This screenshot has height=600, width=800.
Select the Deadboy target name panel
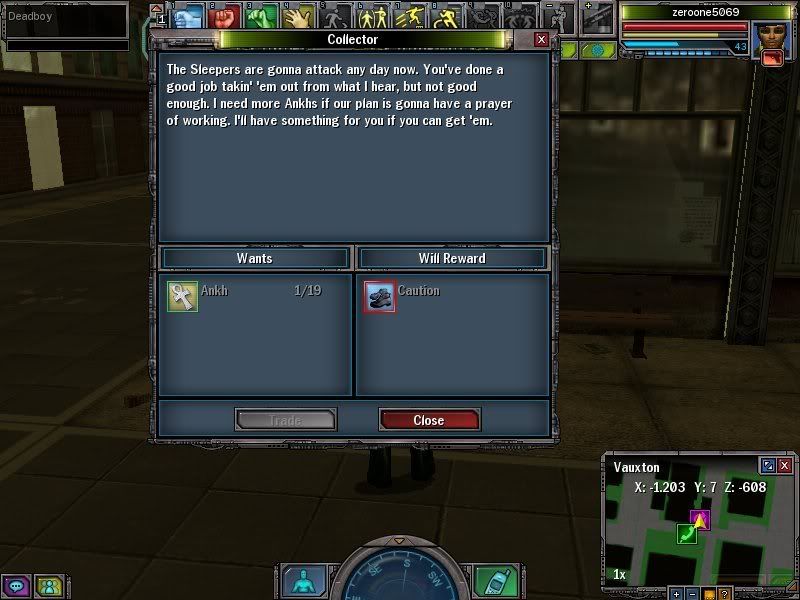pyautogui.click(x=65, y=18)
